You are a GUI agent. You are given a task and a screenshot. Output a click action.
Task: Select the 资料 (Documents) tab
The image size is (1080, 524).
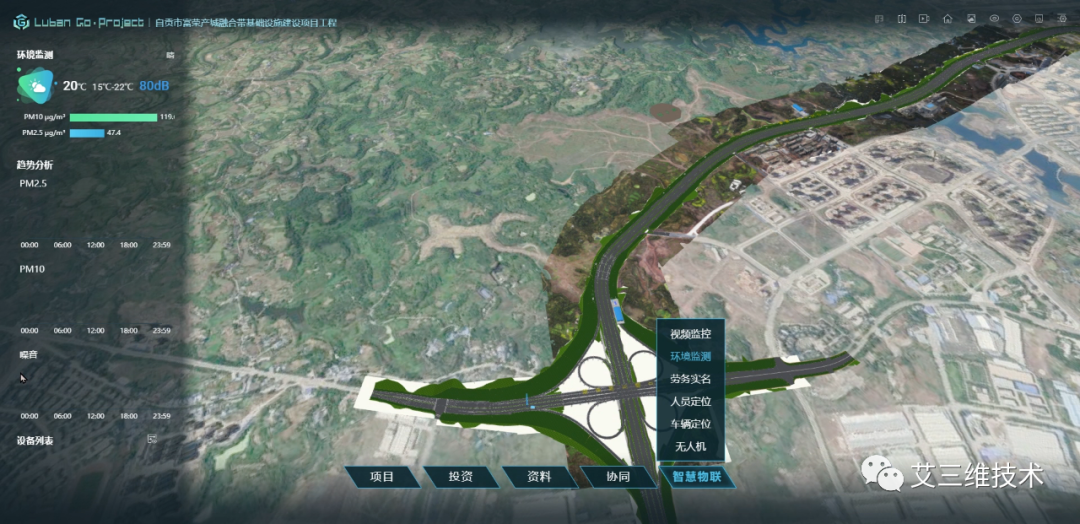(539, 477)
